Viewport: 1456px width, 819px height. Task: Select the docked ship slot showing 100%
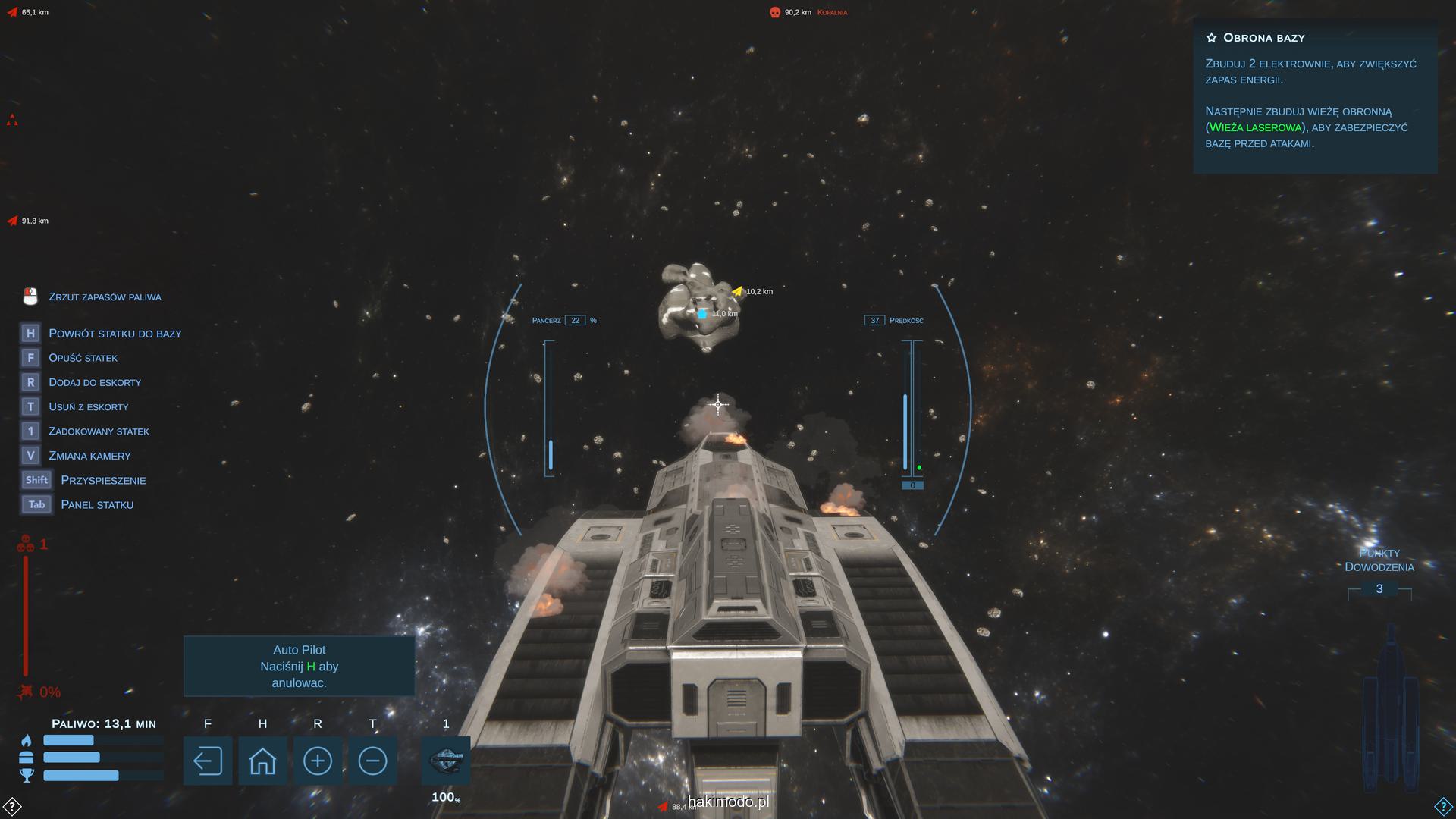446,761
